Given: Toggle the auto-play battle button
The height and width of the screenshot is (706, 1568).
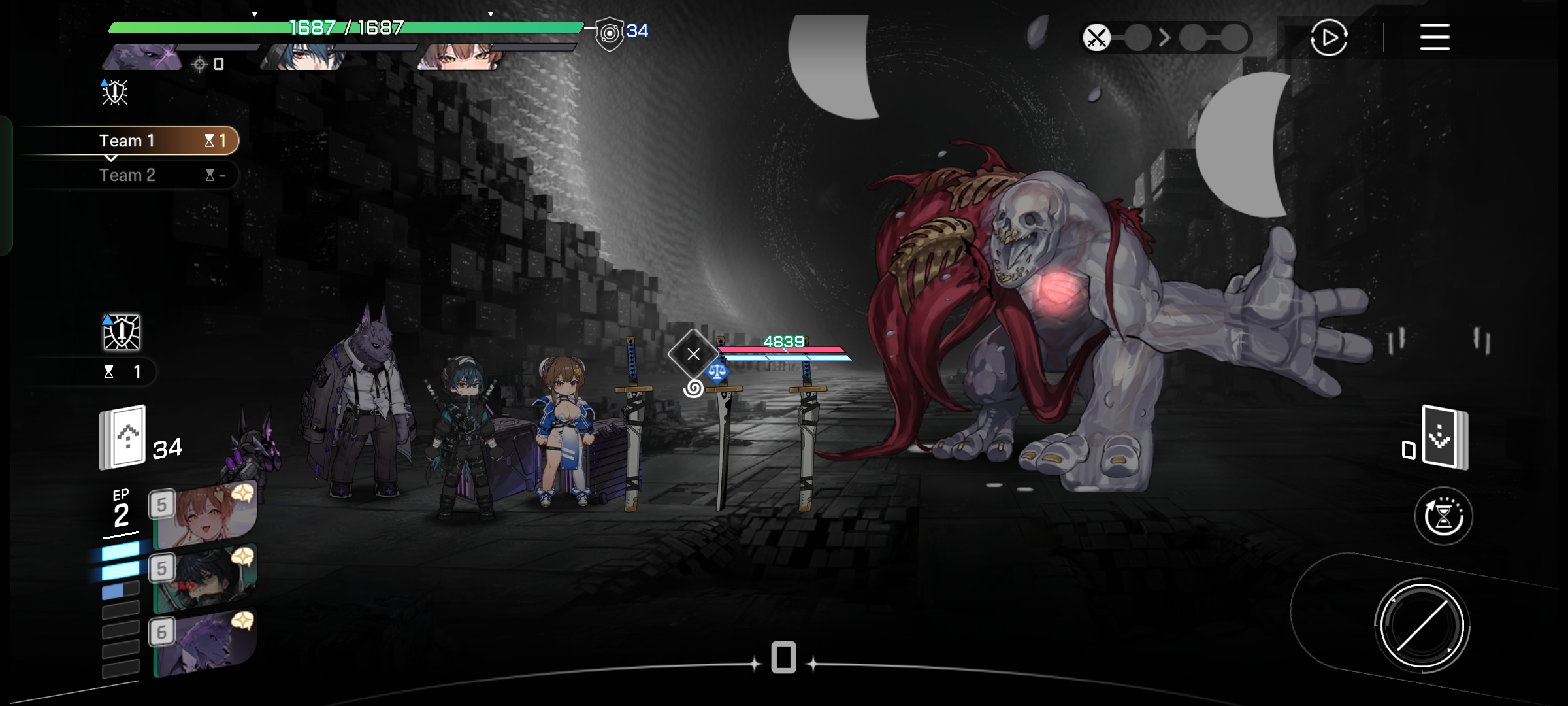Looking at the screenshot, I should point(1328,38).
